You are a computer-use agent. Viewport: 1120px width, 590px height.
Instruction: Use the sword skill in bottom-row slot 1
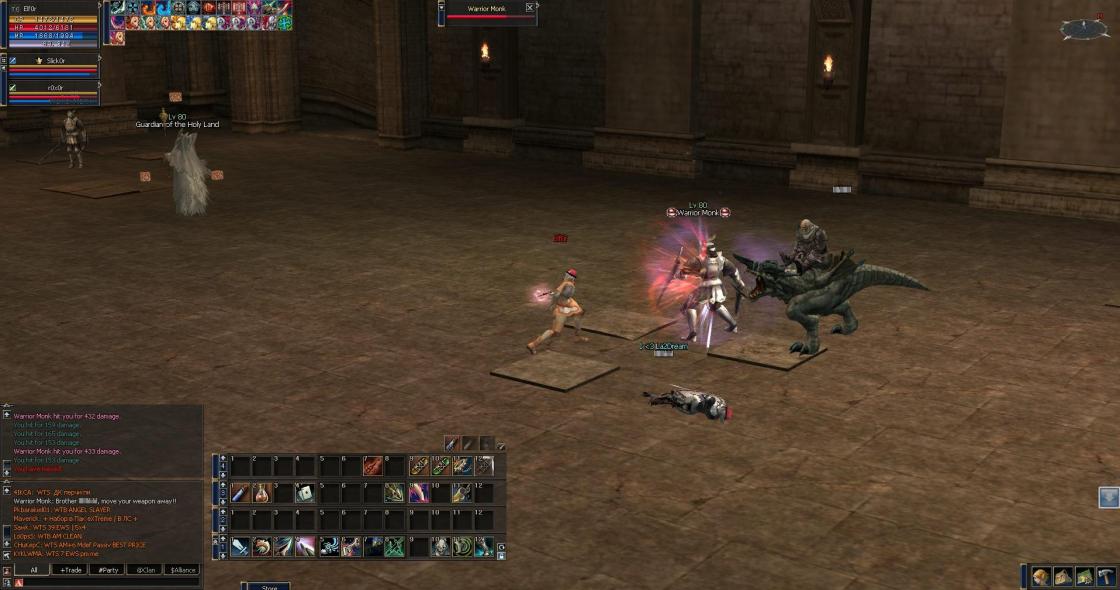[x=240, y=547]
